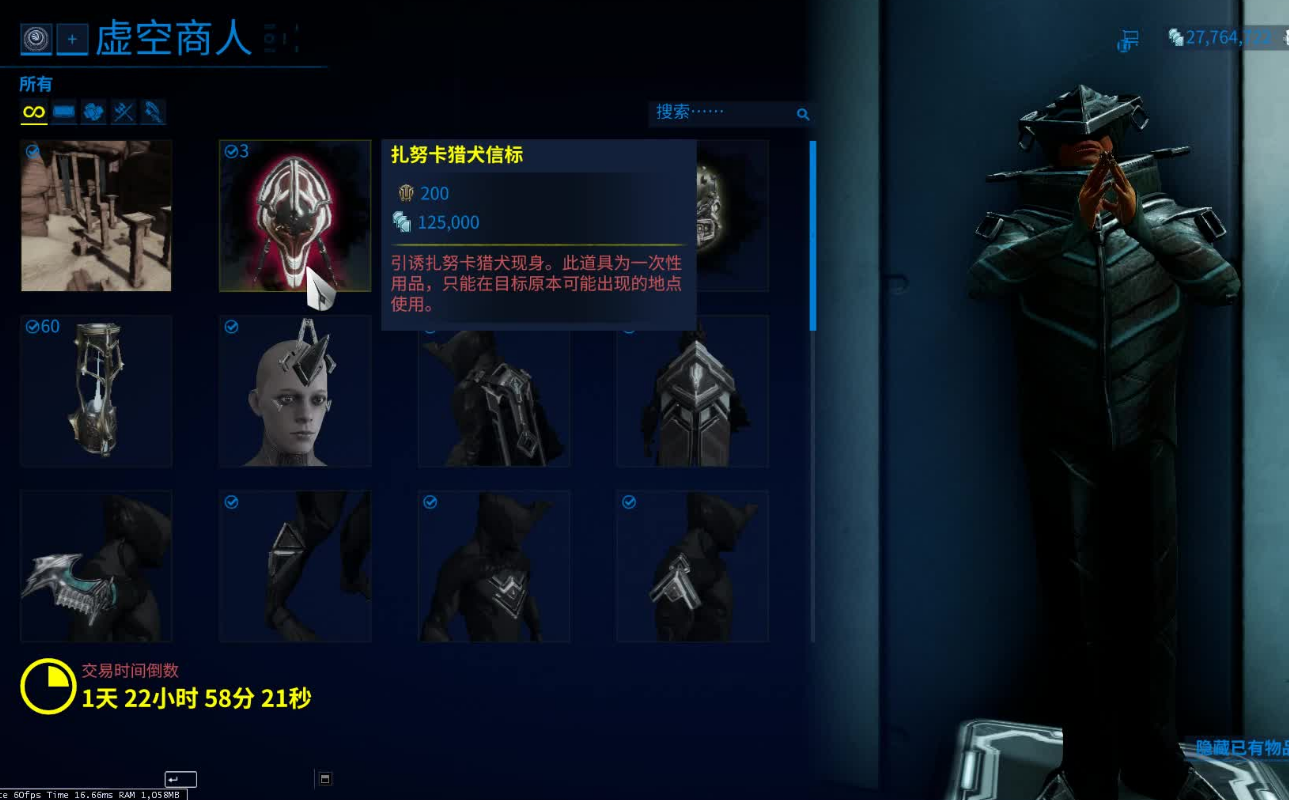Click the keyboard icon on the bottom bar
Screen dimensions: 1289x800
[x=324, y=778]
